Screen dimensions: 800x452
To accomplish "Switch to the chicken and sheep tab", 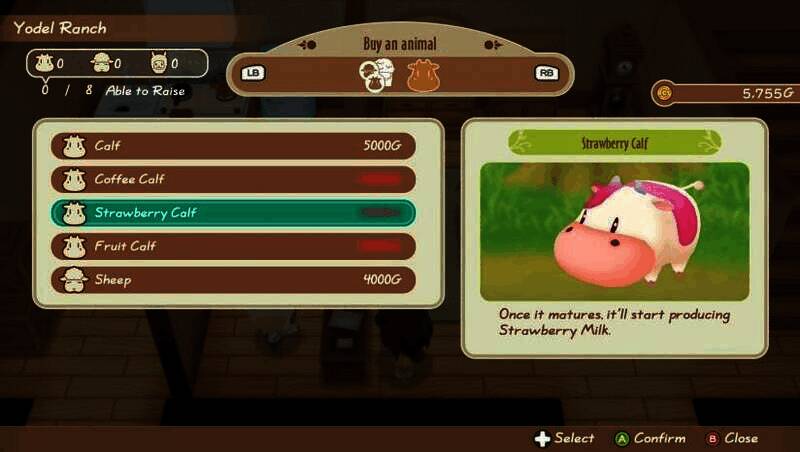I will tap(377, 75).
